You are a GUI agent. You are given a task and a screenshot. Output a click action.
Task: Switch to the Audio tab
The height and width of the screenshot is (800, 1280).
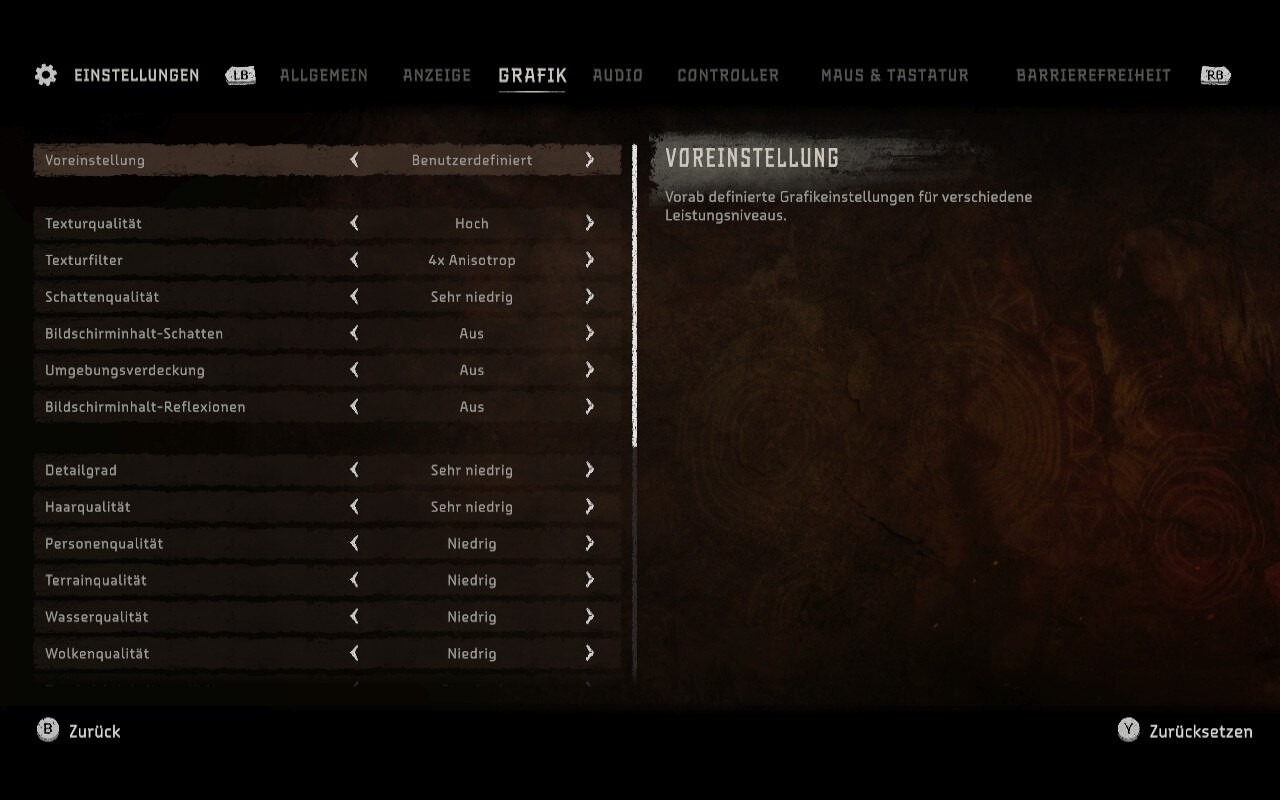617,75
